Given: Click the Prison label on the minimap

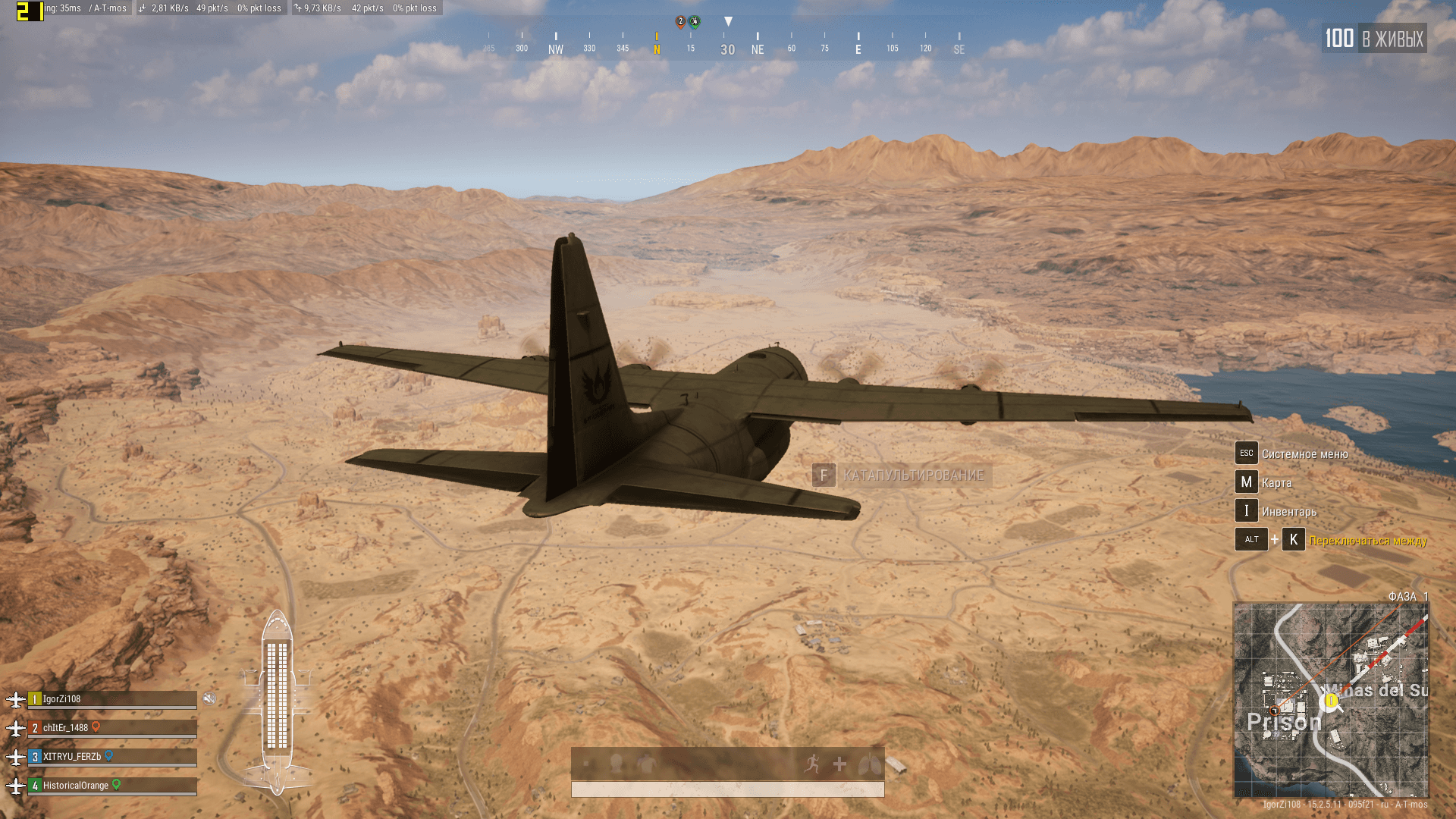Looking at the screenshot, I should point(1284,722).
